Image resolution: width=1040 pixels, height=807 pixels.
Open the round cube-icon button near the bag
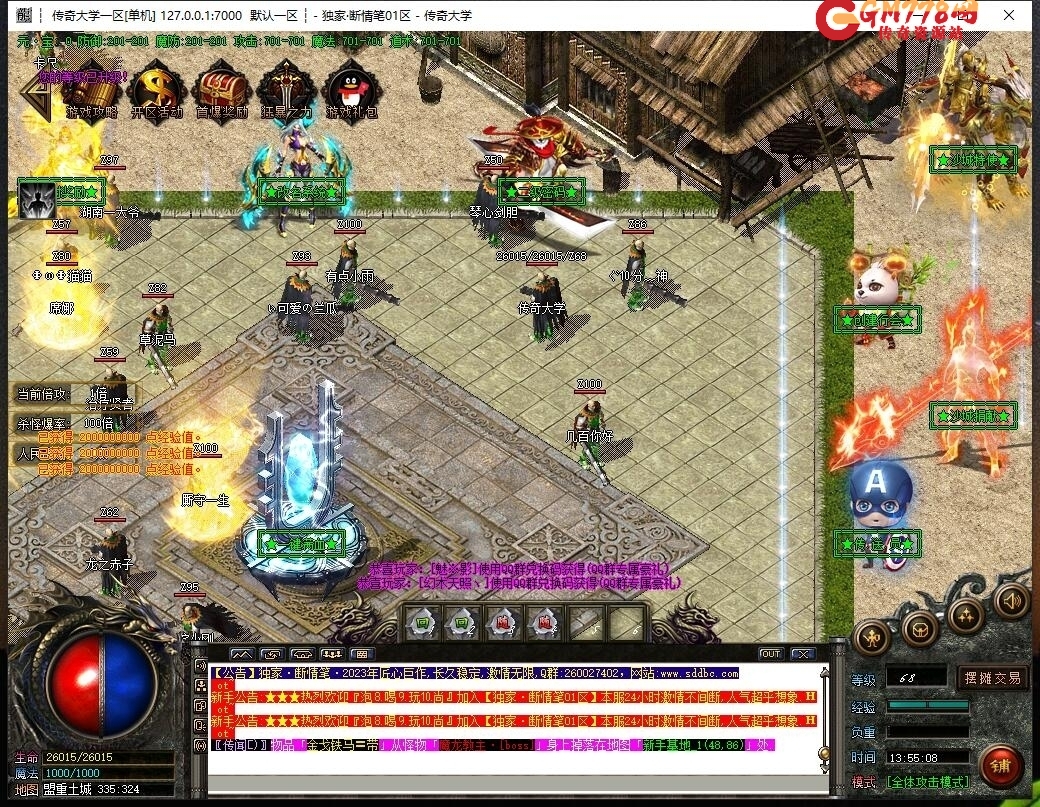(x=919, y=629)
